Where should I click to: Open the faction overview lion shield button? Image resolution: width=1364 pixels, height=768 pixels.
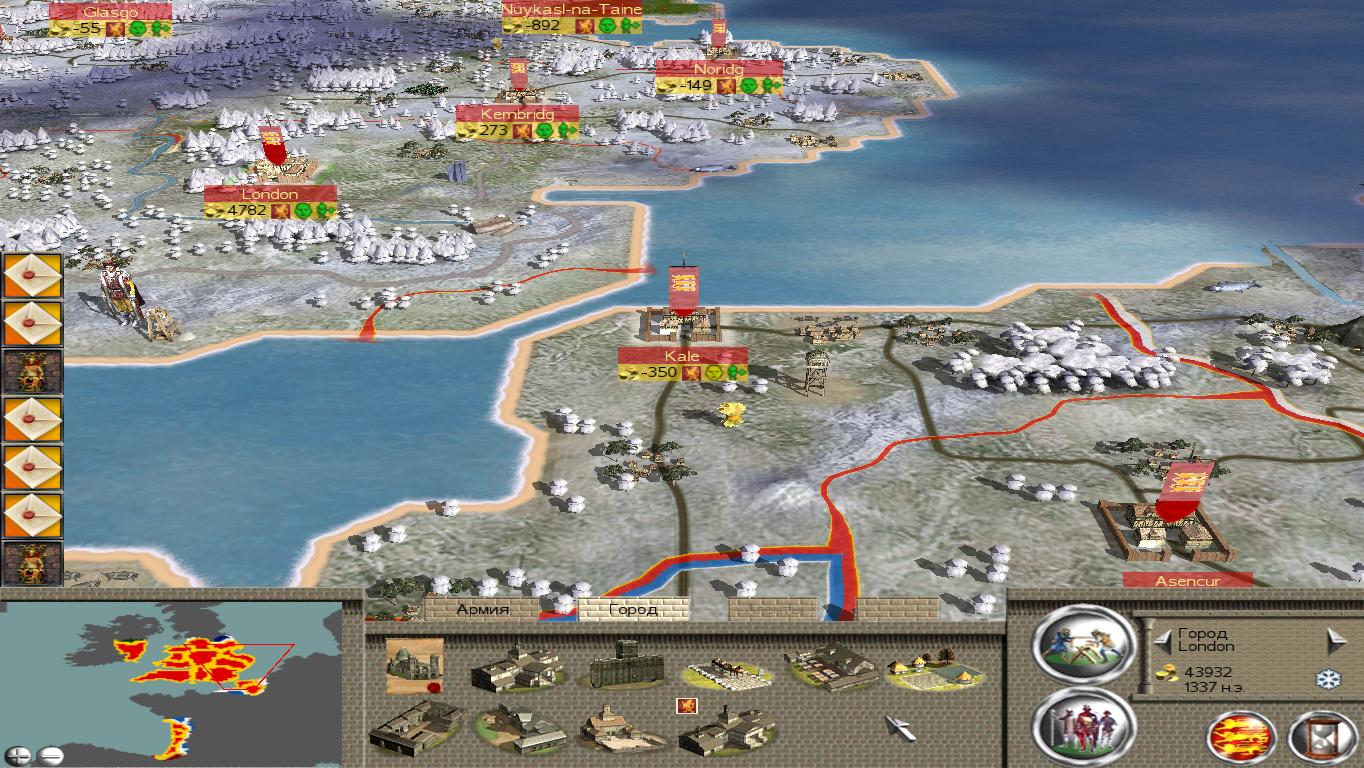[1241, 738]
